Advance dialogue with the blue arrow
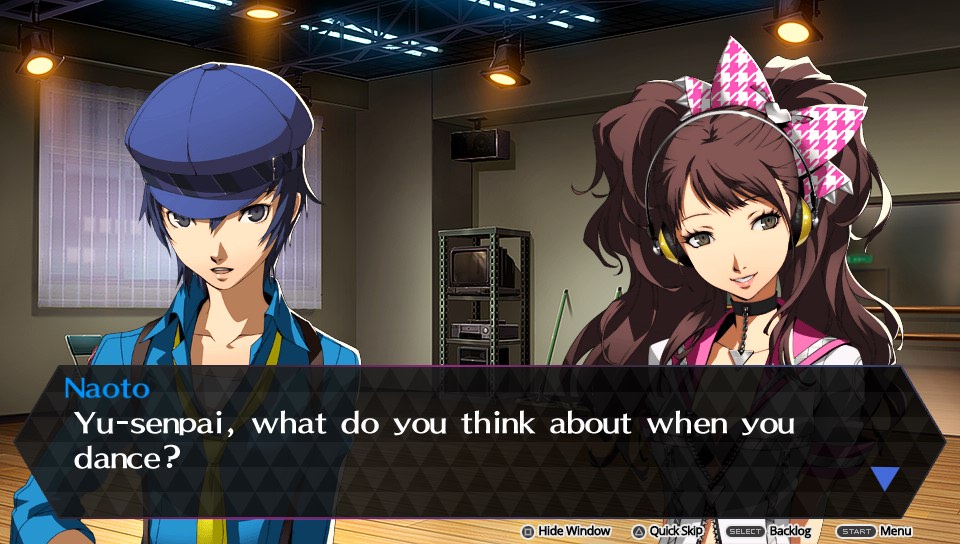Viewport: 960px width, 544px height. (885, 478)
